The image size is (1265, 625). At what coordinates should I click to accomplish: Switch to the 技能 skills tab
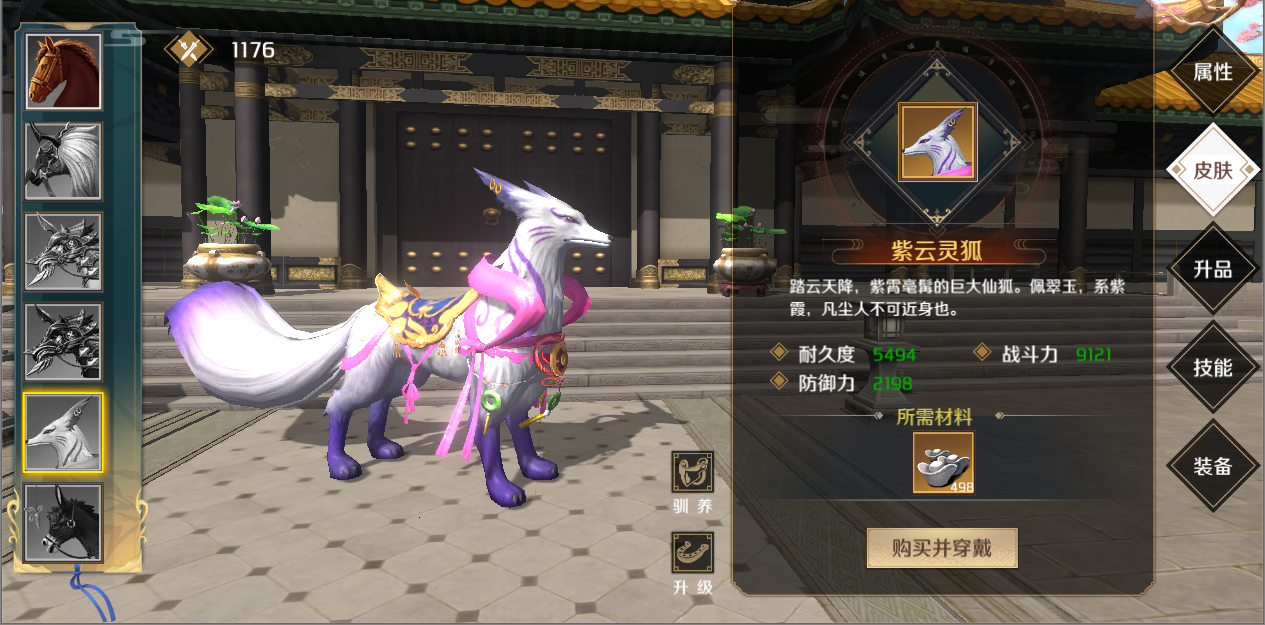(x=1212, y=367)
